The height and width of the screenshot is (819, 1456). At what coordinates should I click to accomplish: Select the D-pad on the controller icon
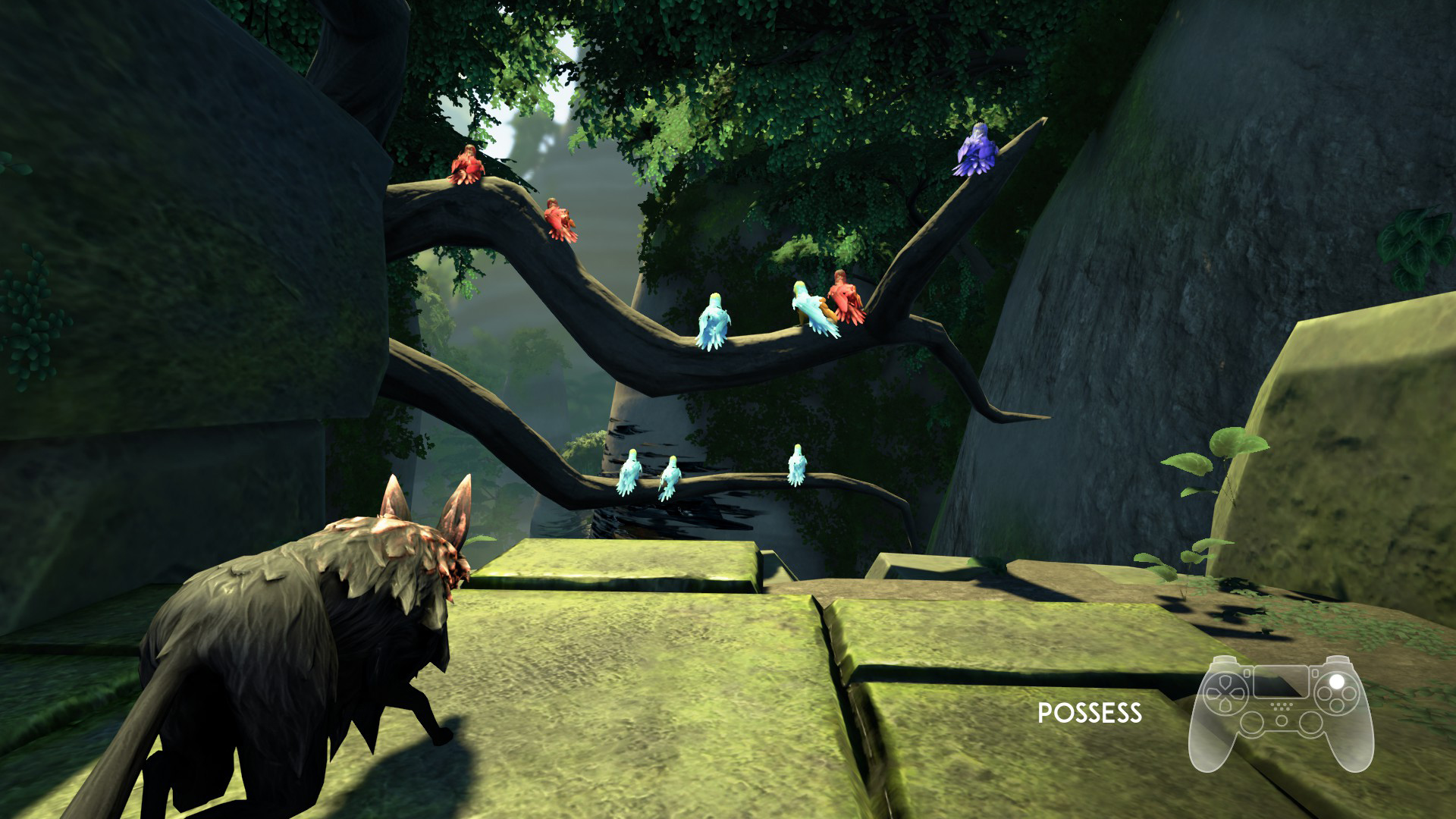pyautogui.click(x=1225, y=692)
